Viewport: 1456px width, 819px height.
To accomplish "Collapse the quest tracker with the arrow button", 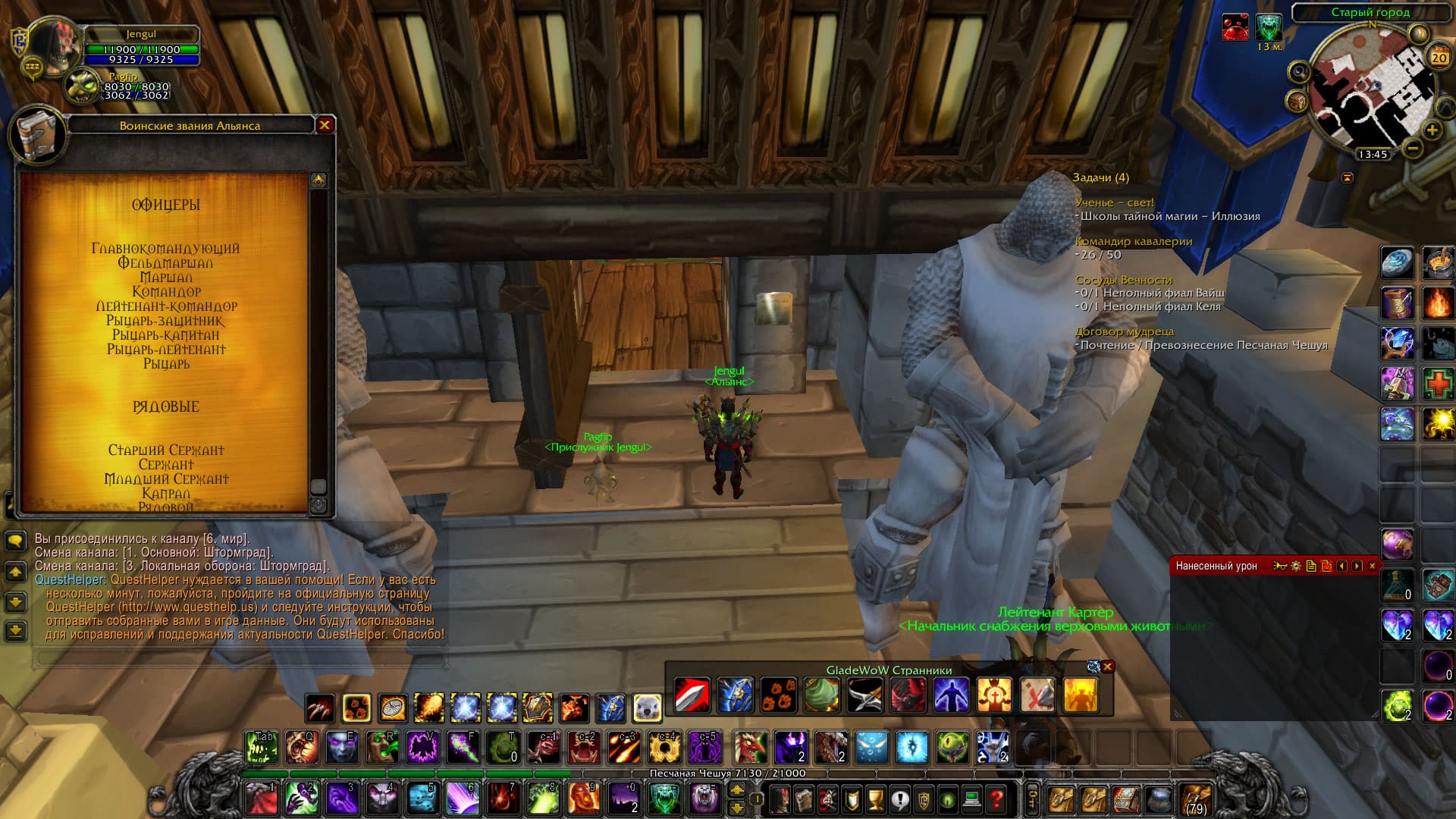I will [x=1347, y=177].
